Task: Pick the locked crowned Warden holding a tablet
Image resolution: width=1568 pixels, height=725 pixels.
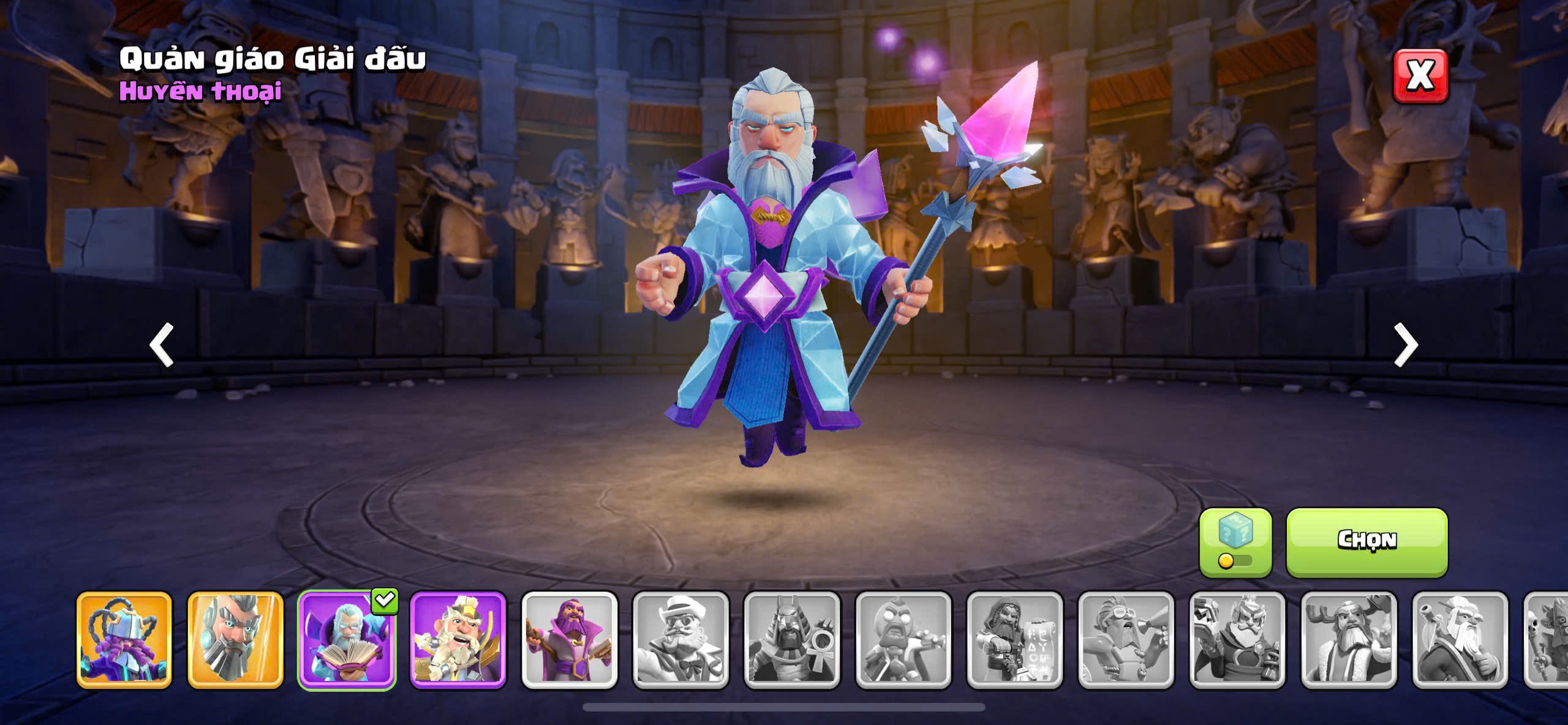Action: [1238, 640]
